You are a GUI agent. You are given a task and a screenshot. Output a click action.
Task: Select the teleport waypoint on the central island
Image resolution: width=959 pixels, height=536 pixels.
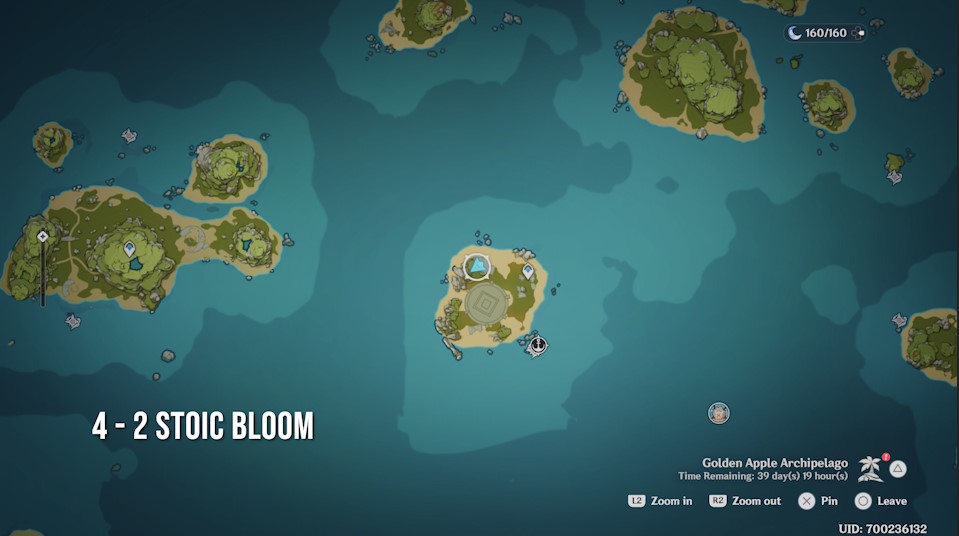click(x=528, y=271)
